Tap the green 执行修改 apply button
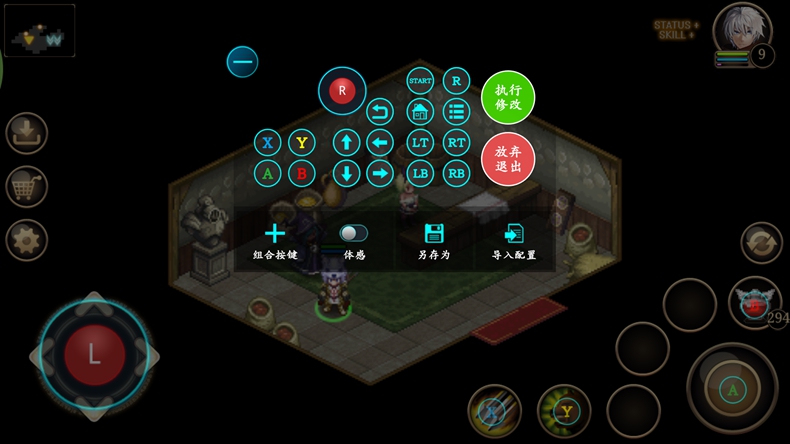This screenshot has height=444, width=790. pos(508,97)
